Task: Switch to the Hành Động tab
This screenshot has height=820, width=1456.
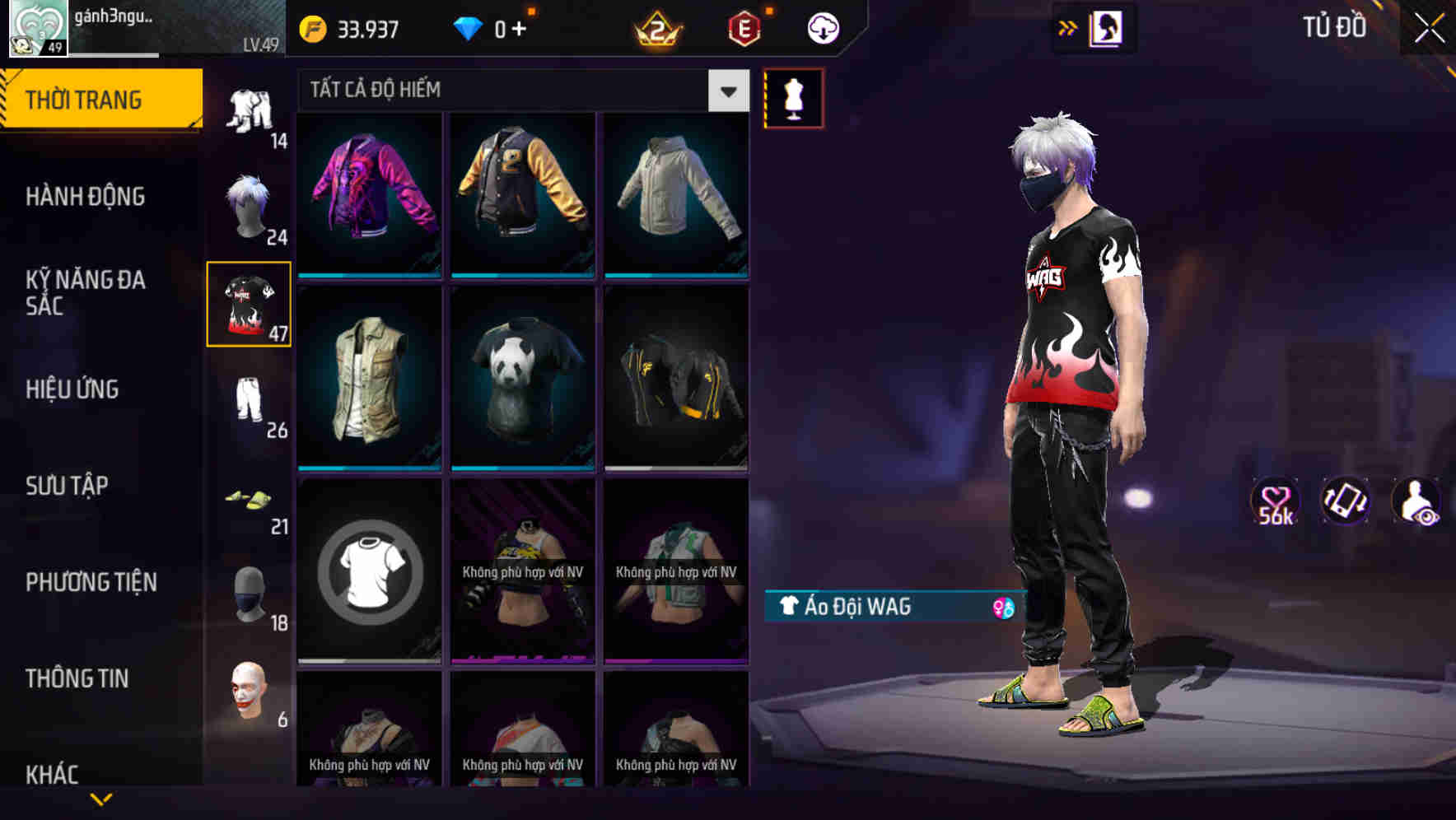Action: [85, 196]
